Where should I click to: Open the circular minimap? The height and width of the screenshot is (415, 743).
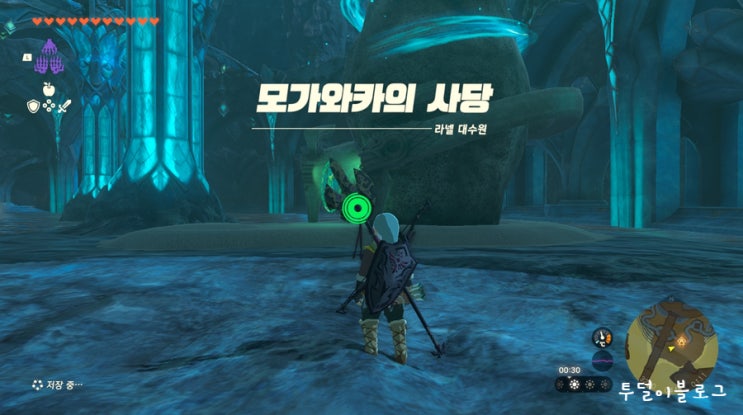coord(671,342)
